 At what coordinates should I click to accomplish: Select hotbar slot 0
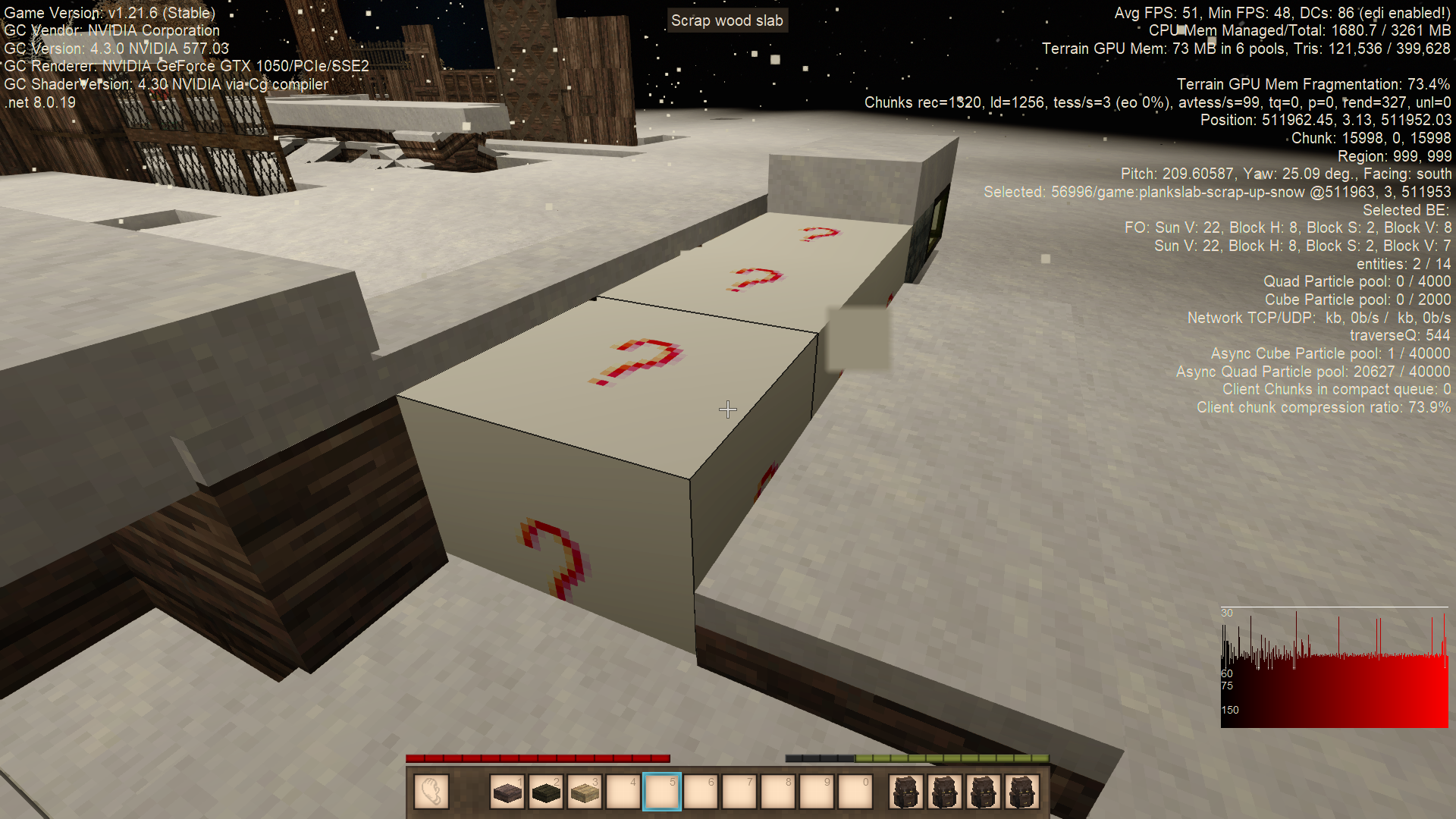855,792
